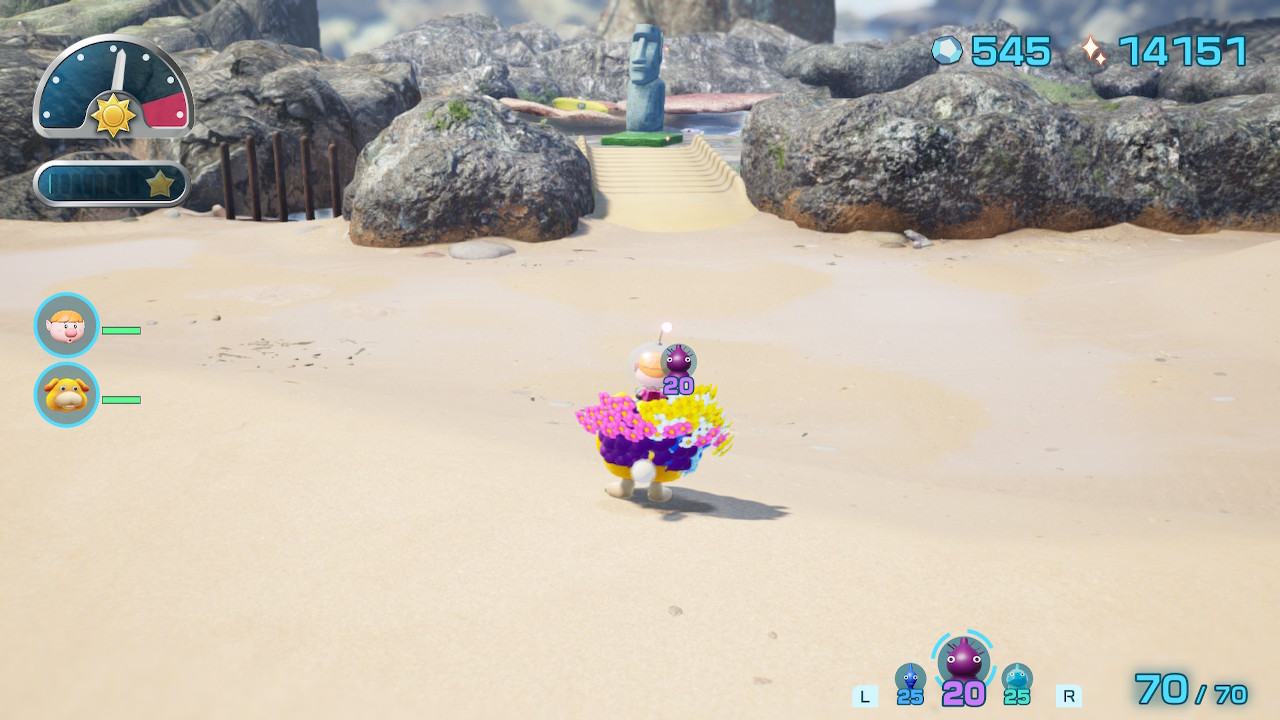Select the purple Pikmin squad icon
The height and width of the screenshot is (720, 1280).
coord(963,661)
